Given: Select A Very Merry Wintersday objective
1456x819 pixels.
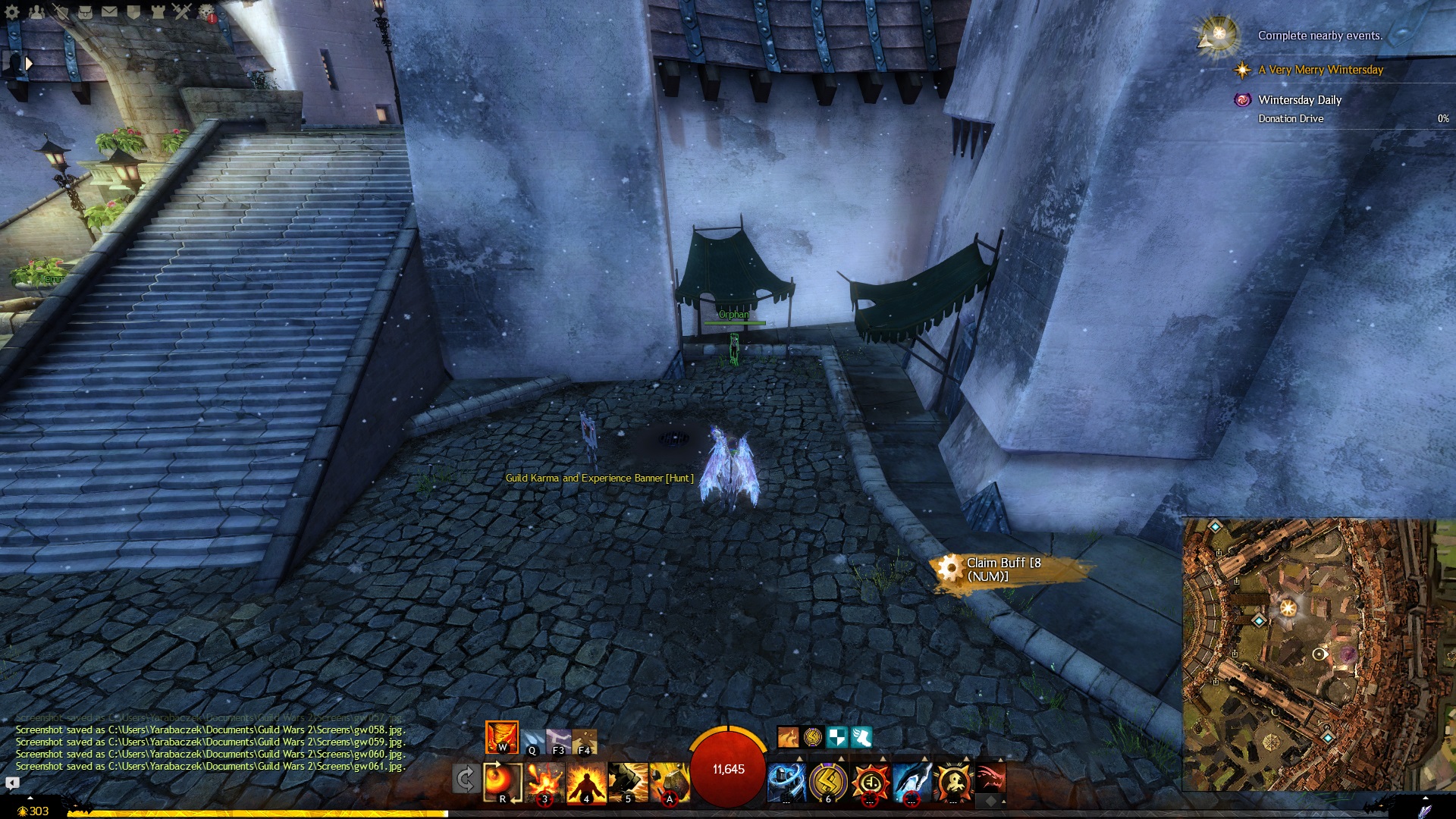Looking at the screenshot, I should [x=1320, y=70].
